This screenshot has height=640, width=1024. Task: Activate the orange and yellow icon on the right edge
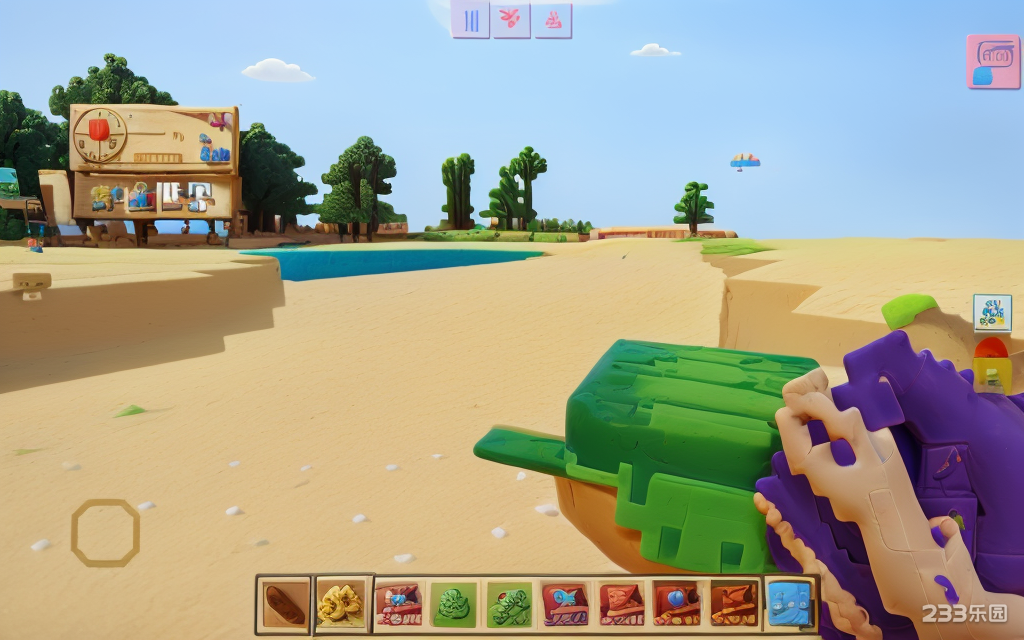pyautogui.click(x=992, y=366)
